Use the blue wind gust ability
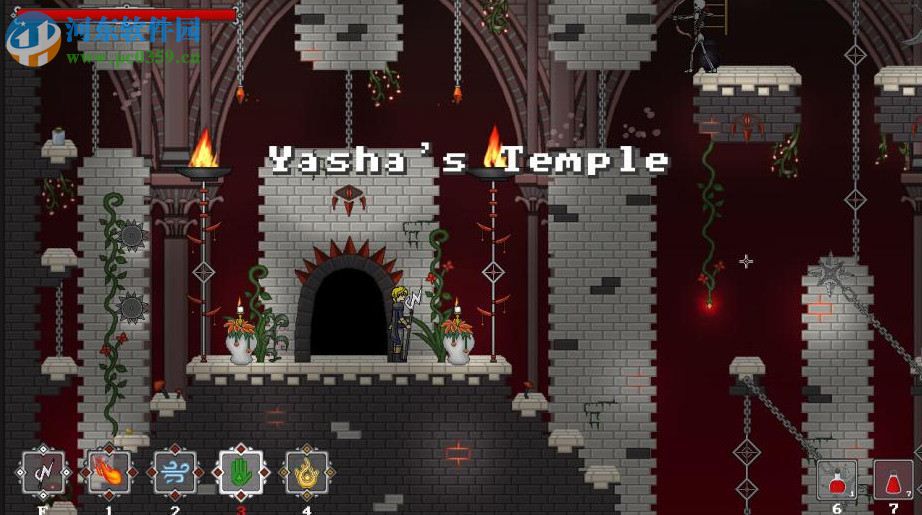 [174, 472]
